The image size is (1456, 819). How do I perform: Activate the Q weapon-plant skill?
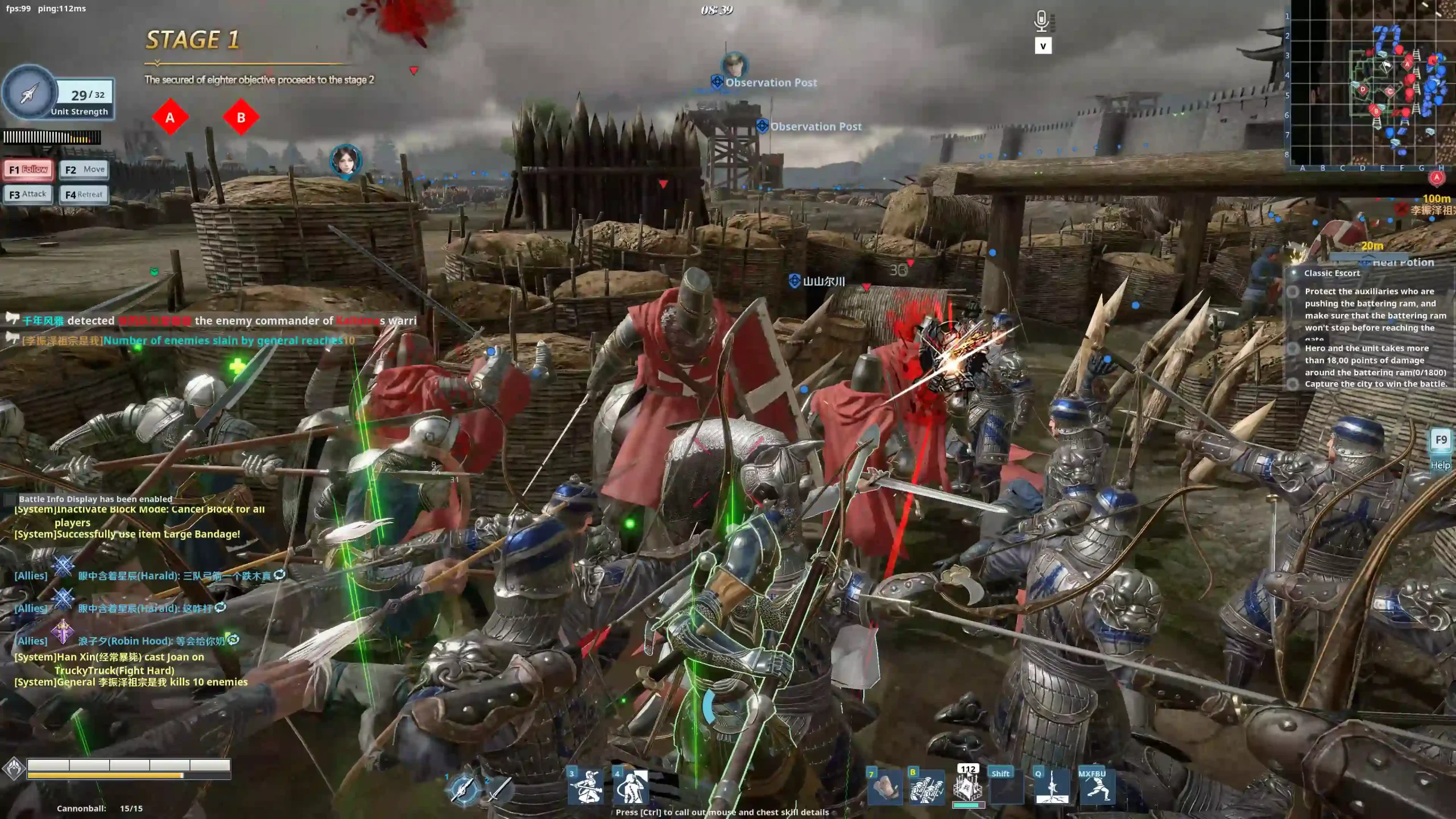click(x=1052, y=788)
